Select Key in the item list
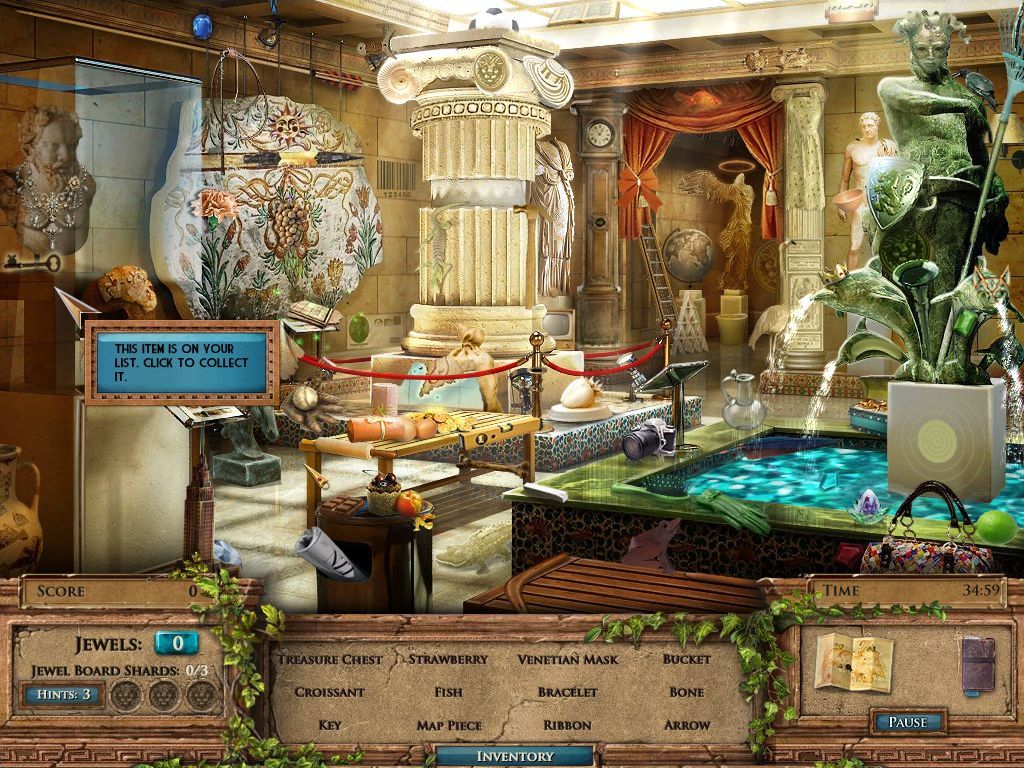Image resolution: width=1024 pixels, height=768 pixels. [330, 725]
